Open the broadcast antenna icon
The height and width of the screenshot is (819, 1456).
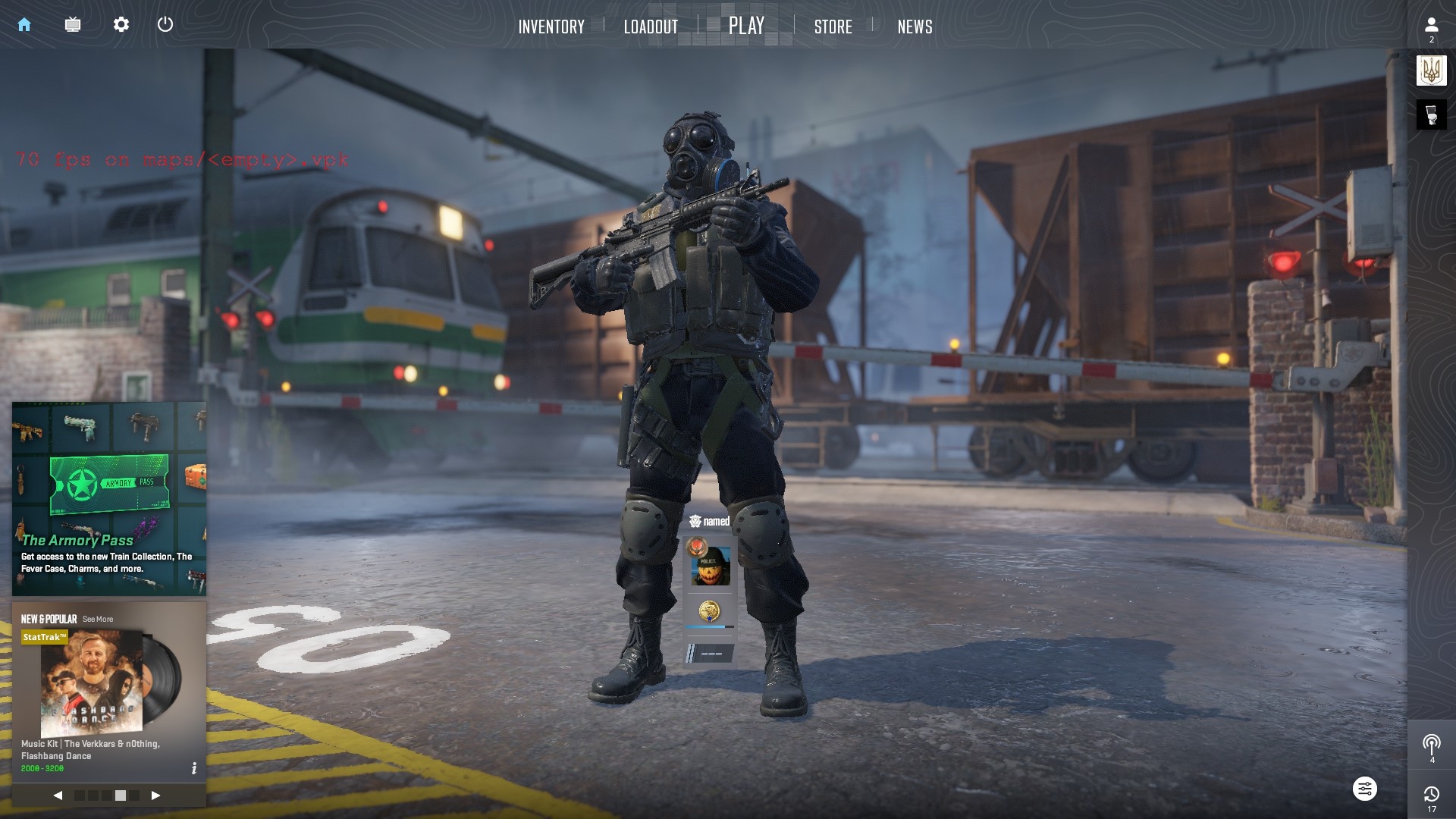pyautogui.click(x=1431, y=745)
